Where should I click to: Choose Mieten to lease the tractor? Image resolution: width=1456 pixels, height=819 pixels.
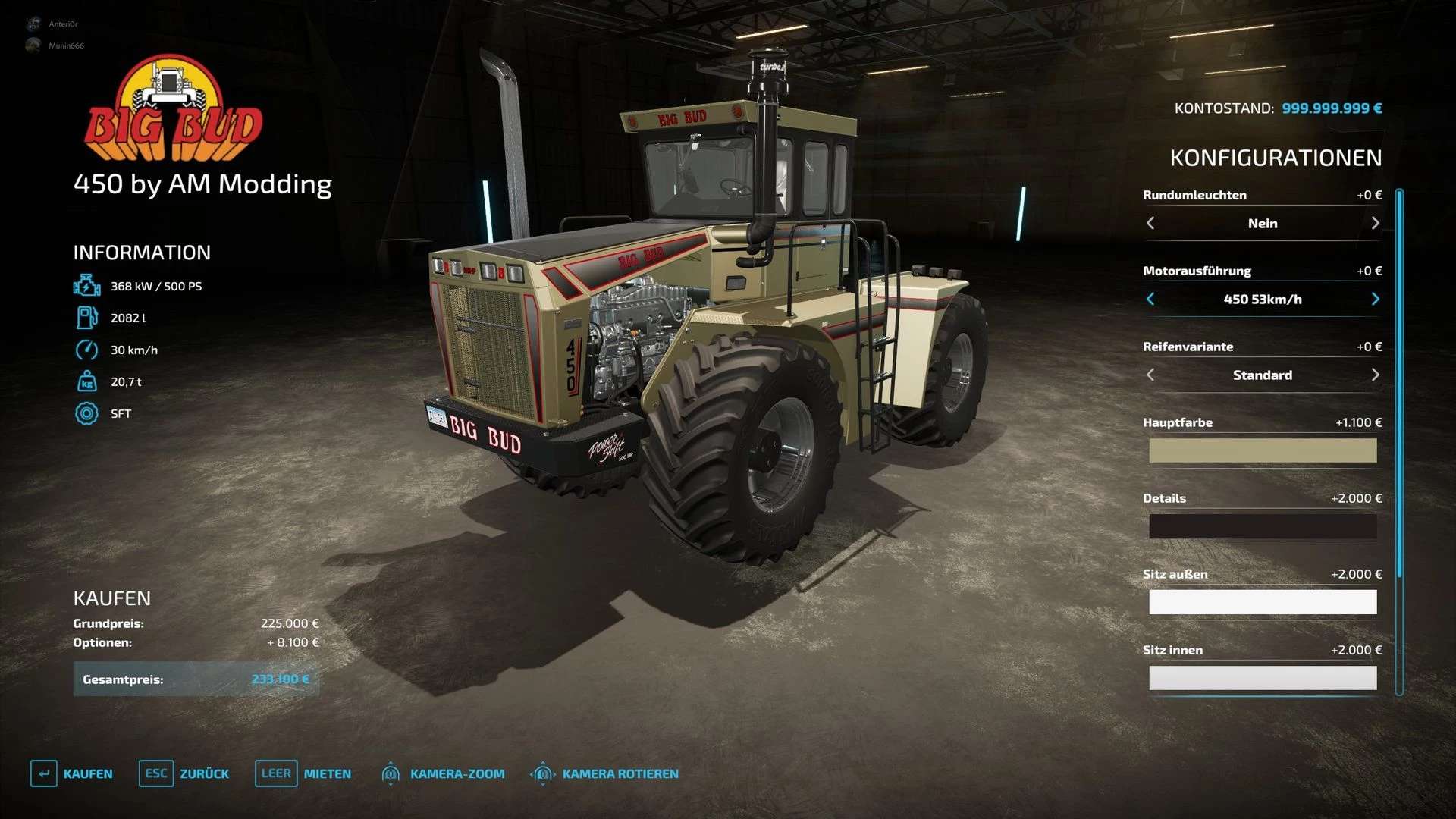coord(303,773)
